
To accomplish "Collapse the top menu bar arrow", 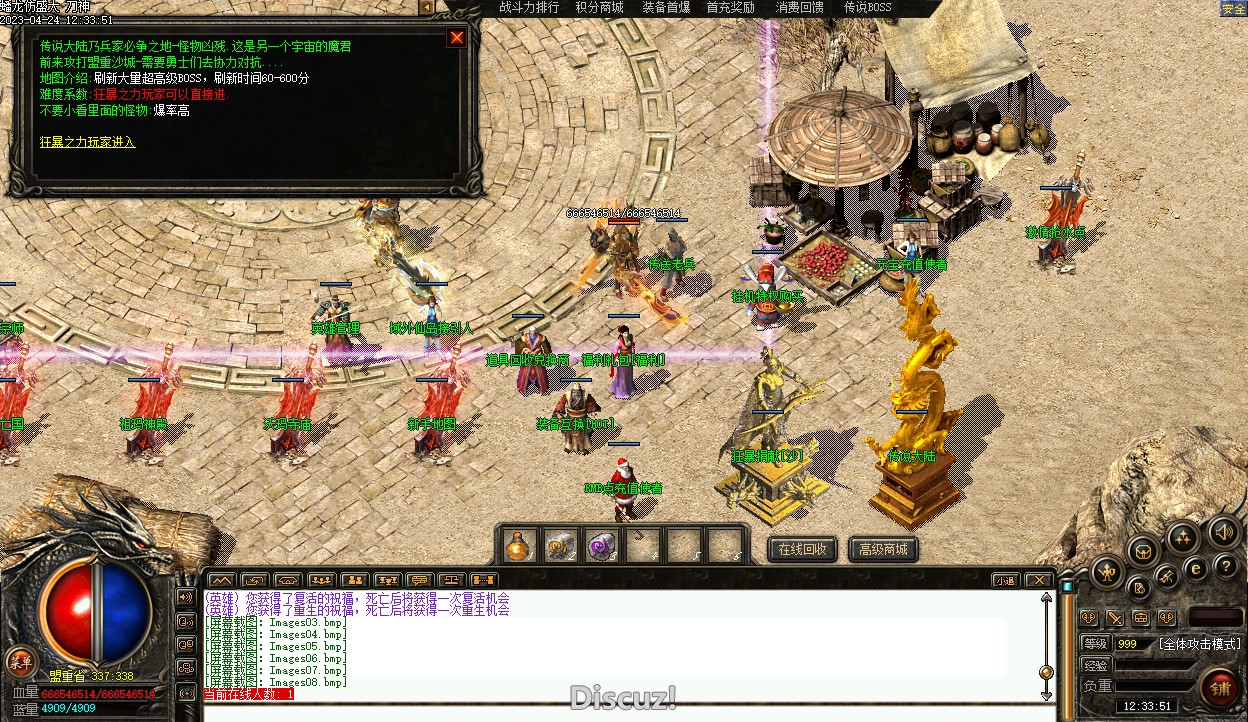I will 427,8.
